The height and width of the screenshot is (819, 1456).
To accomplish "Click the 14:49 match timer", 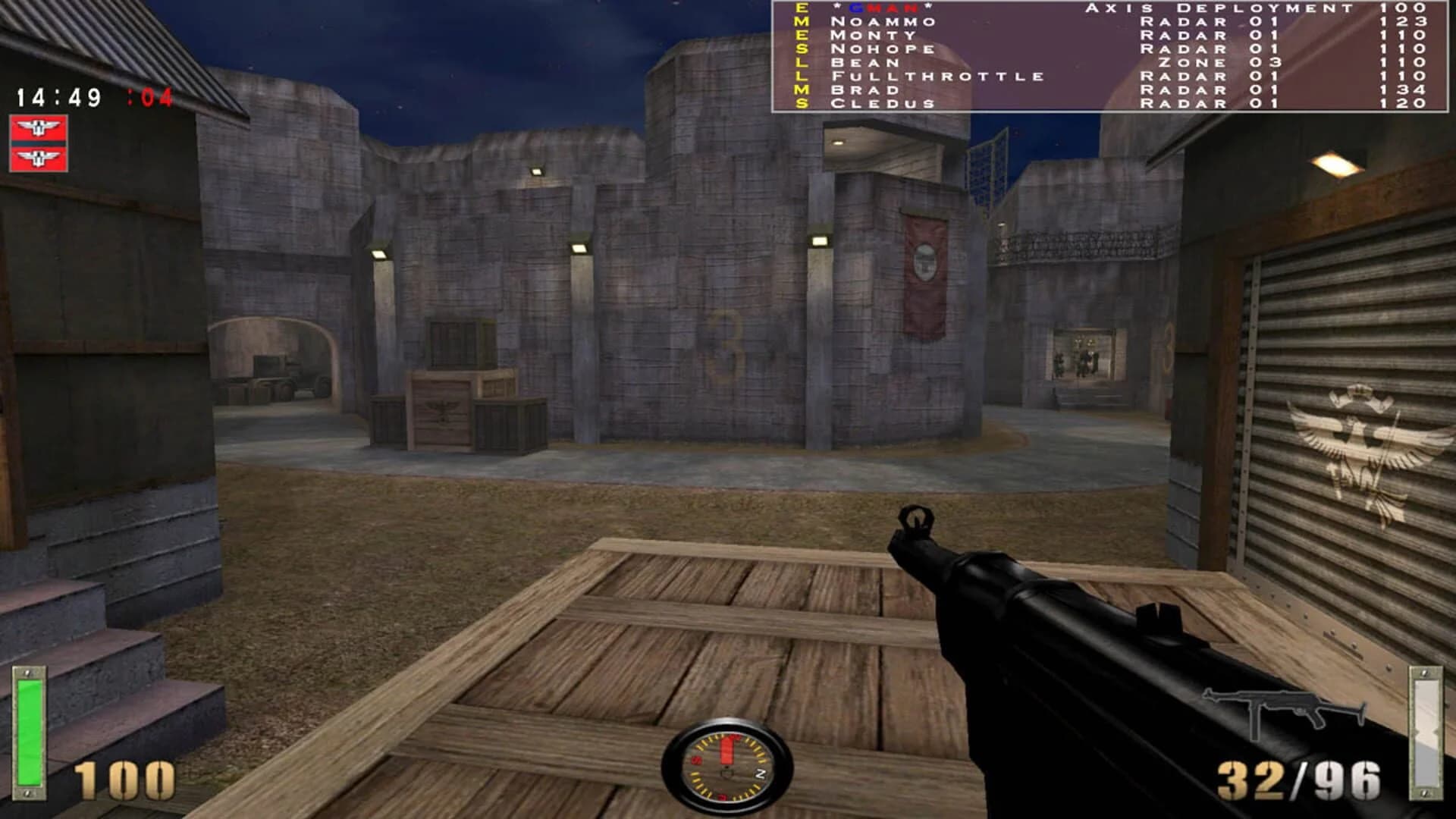I will tap(57, 96).
